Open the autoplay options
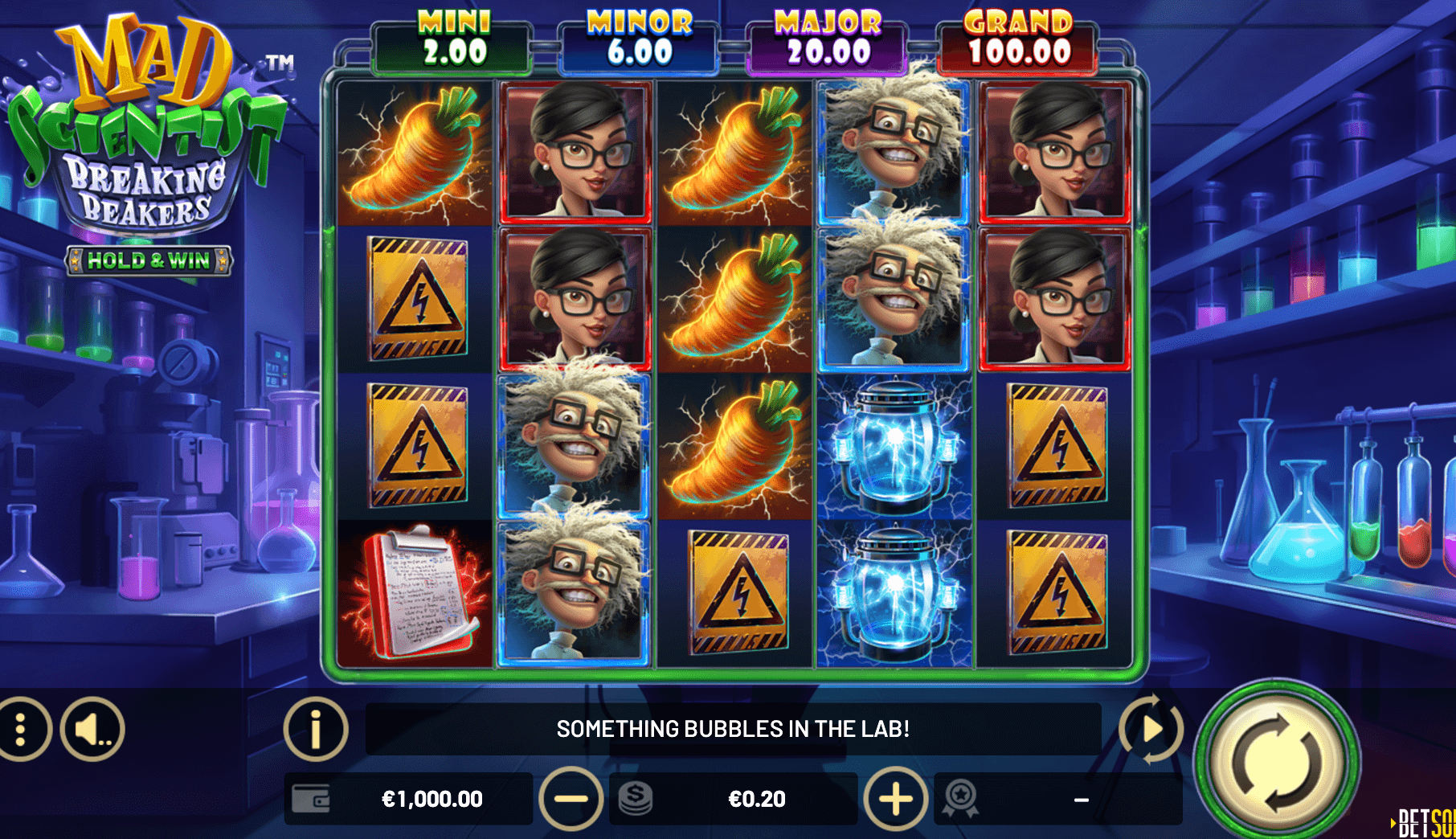Image resolution: width=1456 pixels, height=839 pixels. (x=1151, y=730)
